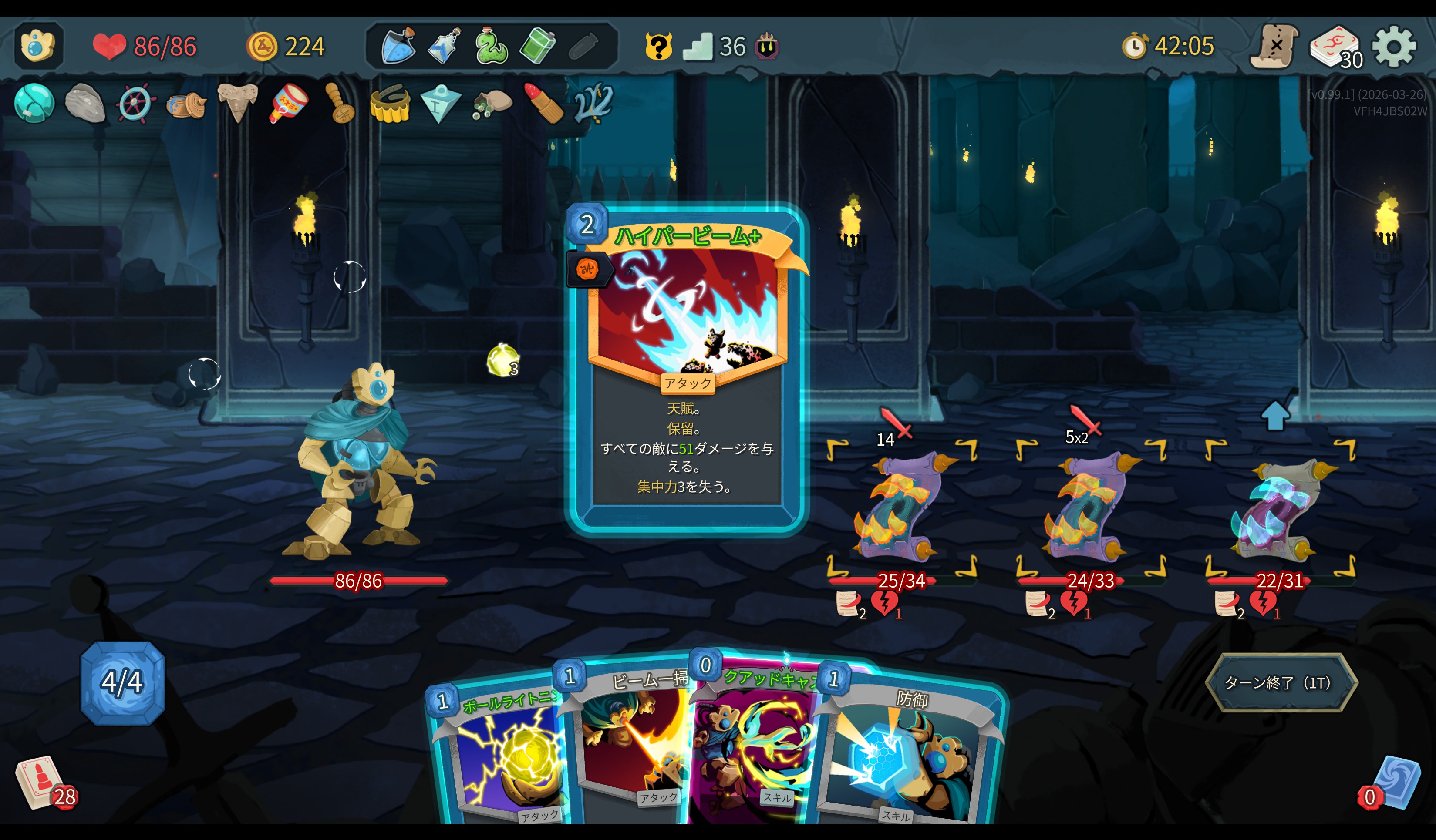The height and width of the screenshot is (840, 1436).
Task: Open the draw pile with 28 cards
Action: point(41,783)
